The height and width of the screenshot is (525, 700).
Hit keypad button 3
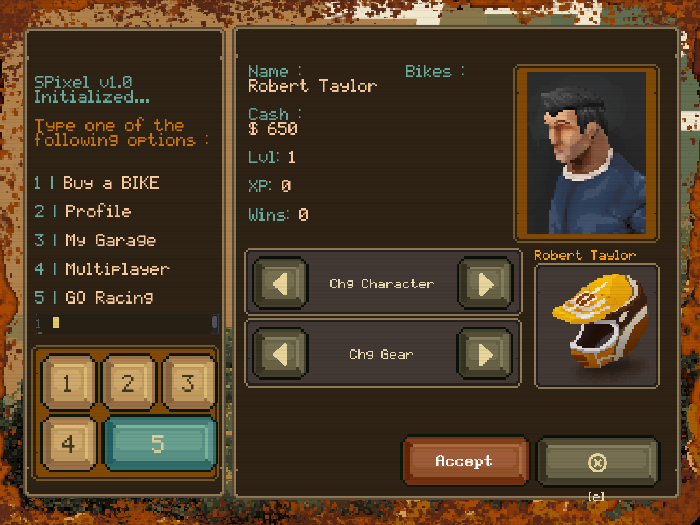coord(186,383)
